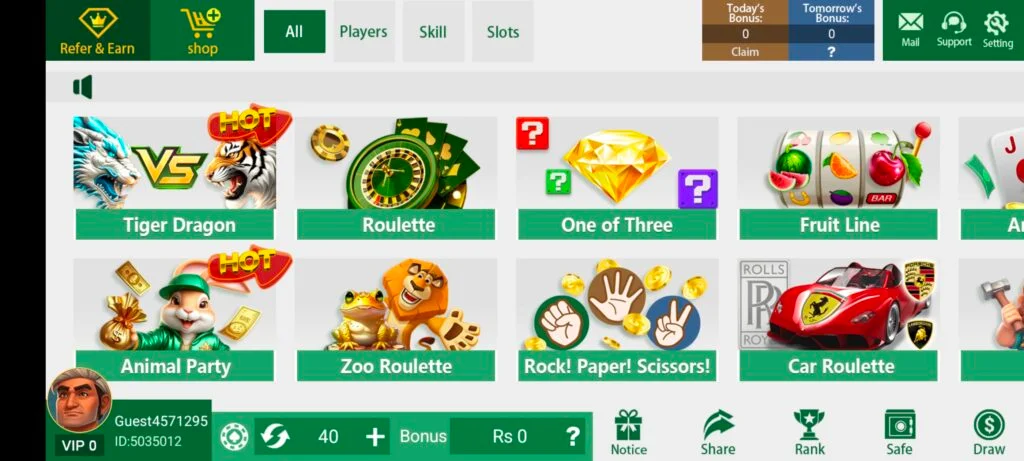The image size is (1024, 461).
Task: Open the shop
Action: coord(202,31)
